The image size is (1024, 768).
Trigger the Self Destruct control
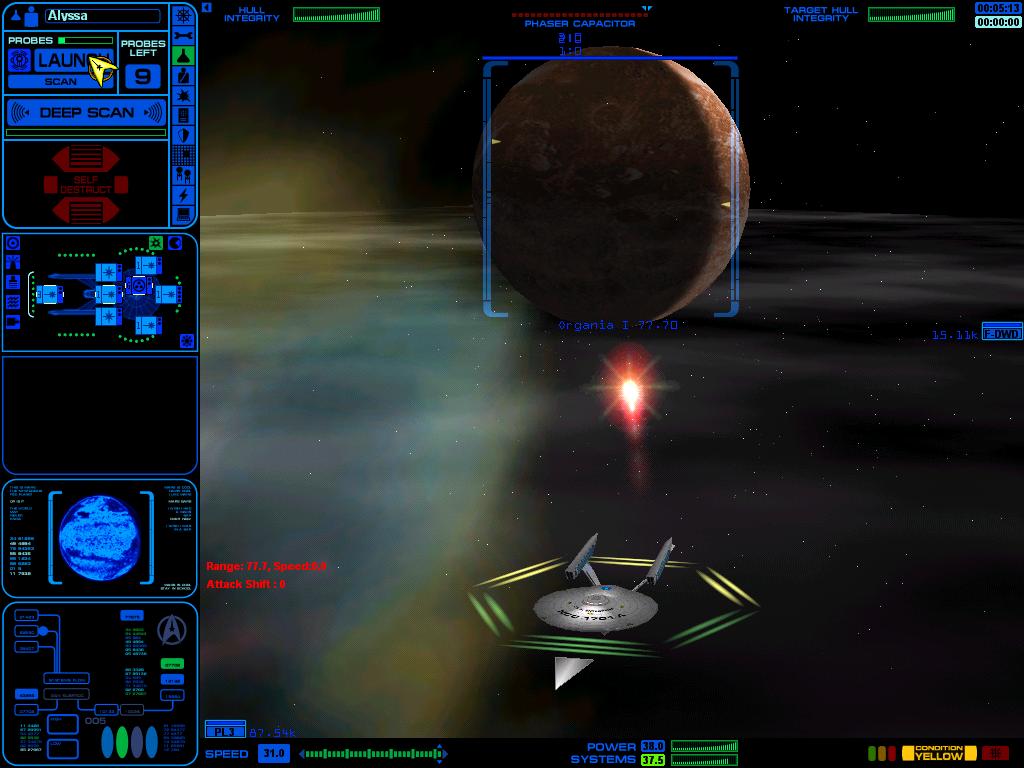[x=86, y=185]
